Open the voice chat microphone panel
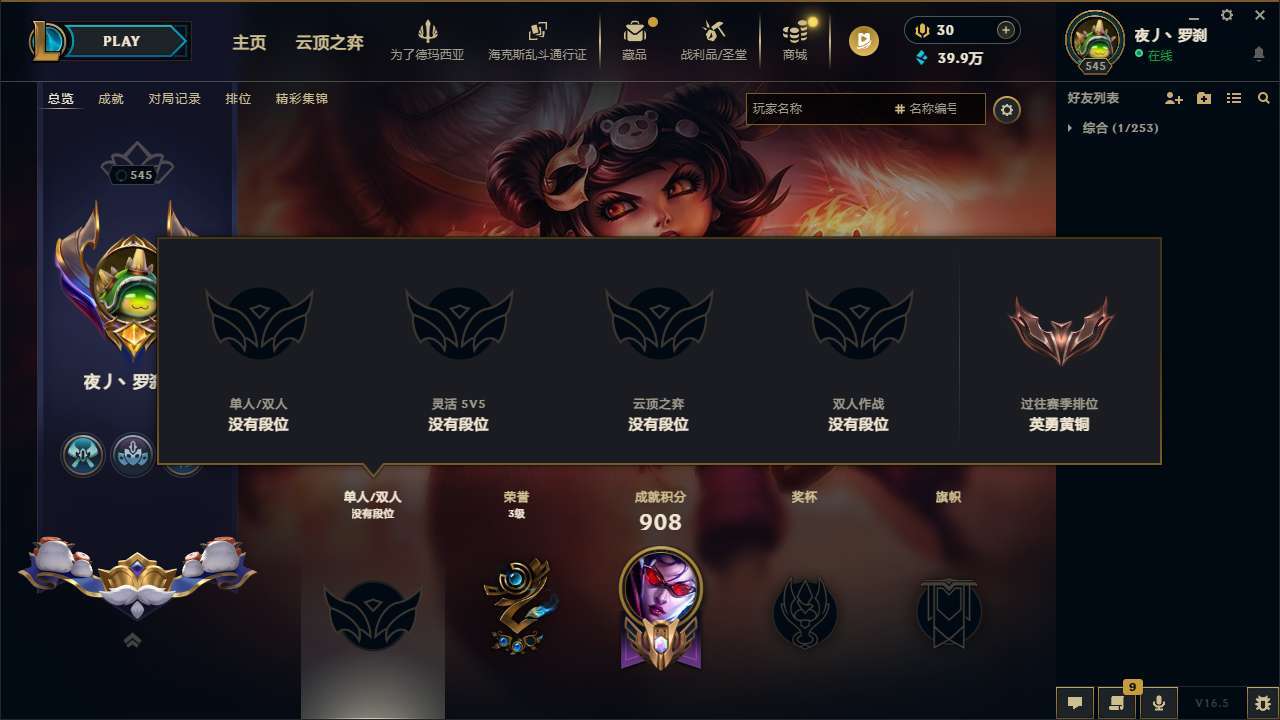This screenshot has height=720, width=1280. point(1159,703)
